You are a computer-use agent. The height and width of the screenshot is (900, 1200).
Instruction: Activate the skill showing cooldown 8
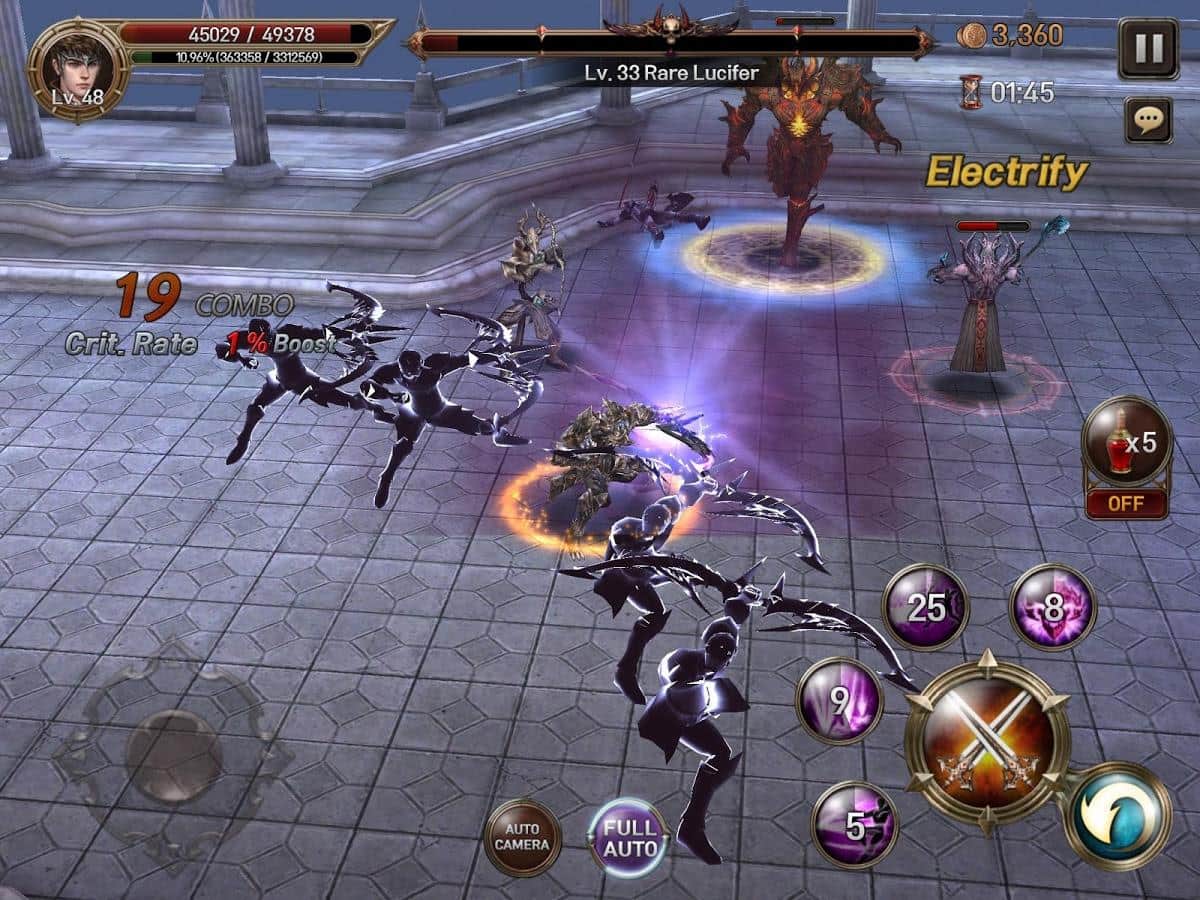point(1053,607)
